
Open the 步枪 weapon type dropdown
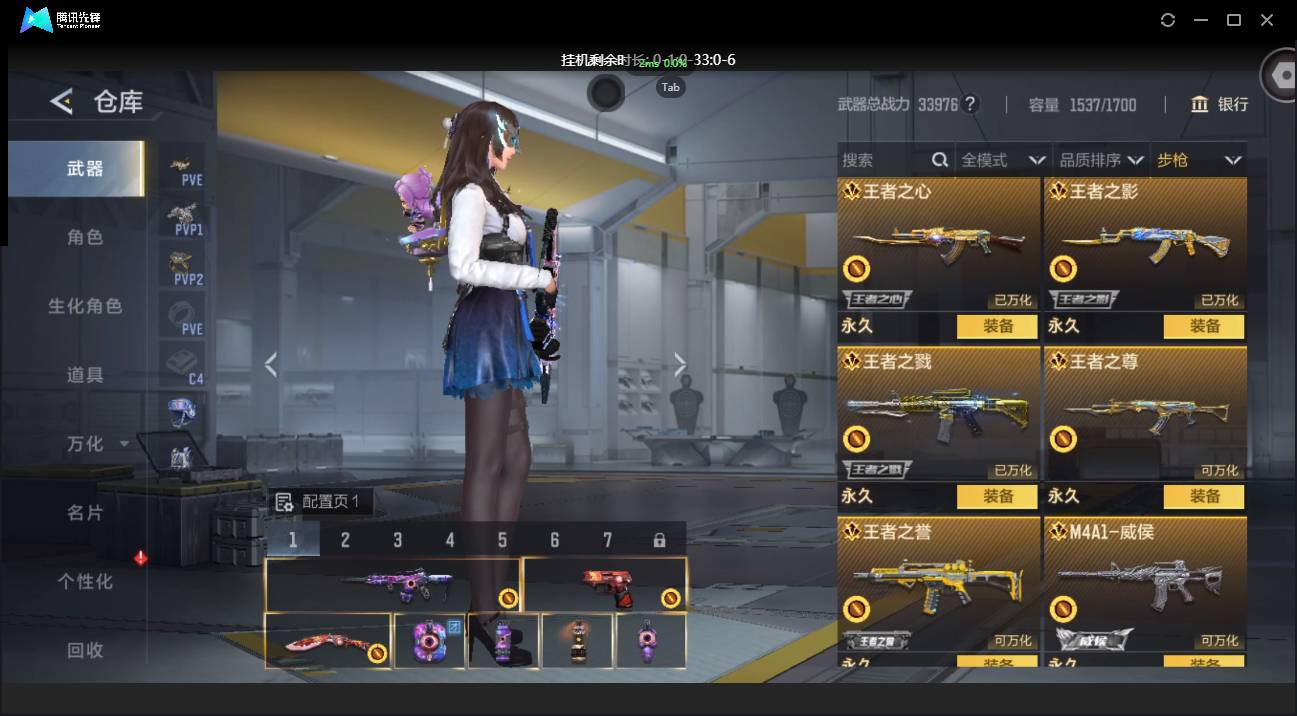coord(1198,160)
